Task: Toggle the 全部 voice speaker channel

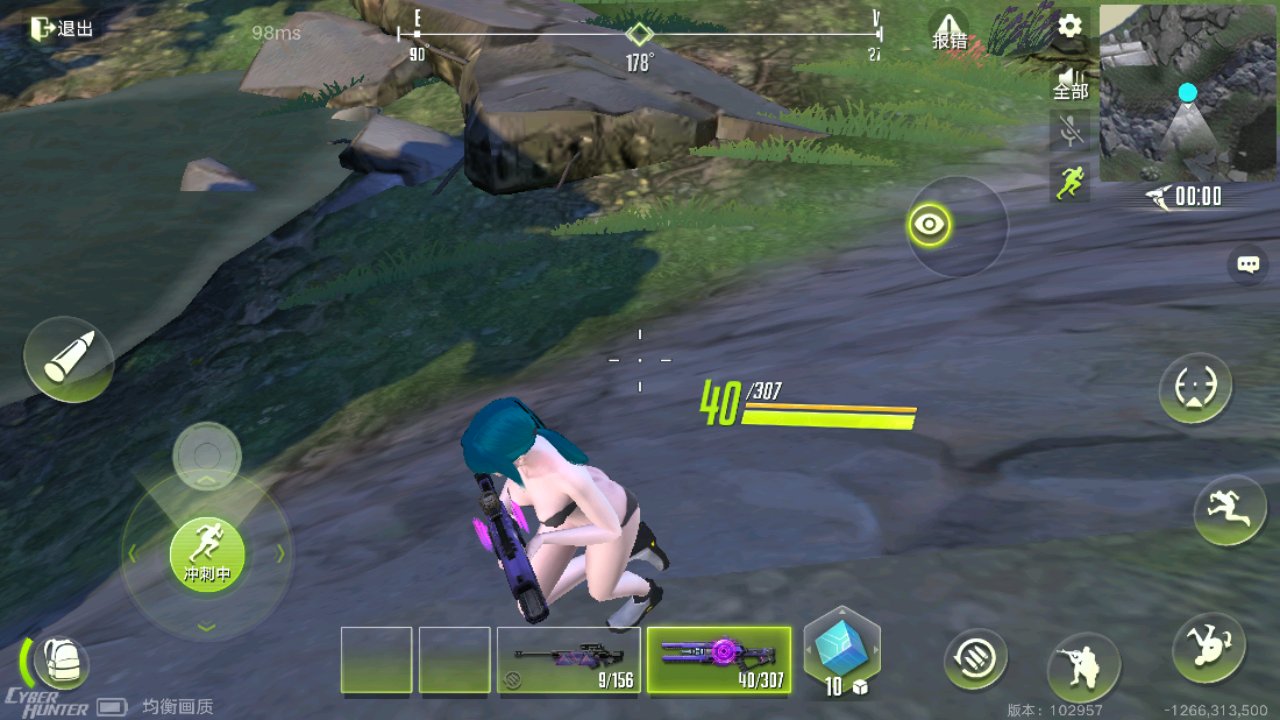Action: pyautogui.click(x=1070, y=82)
